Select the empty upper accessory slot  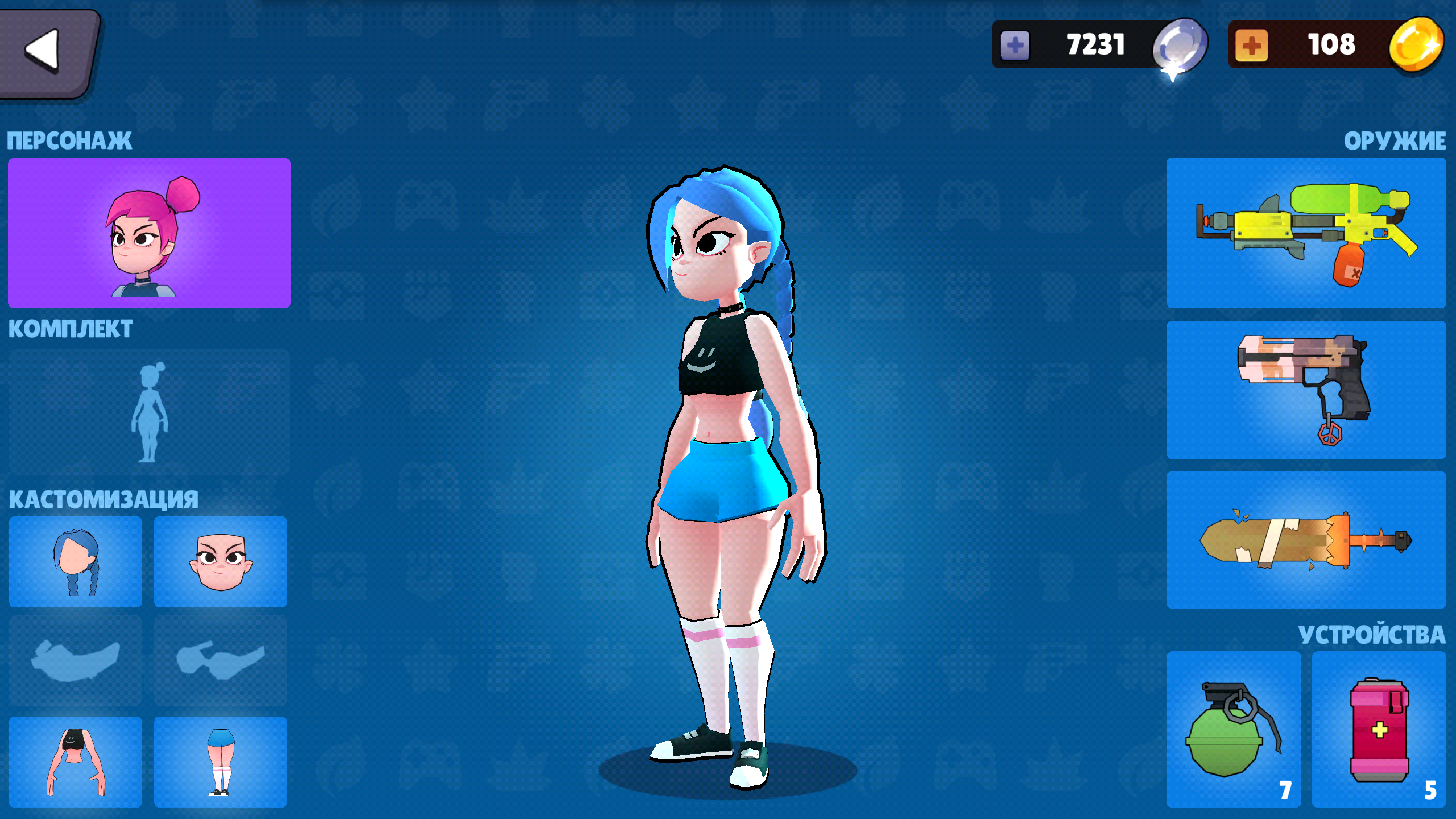tap(75, 660)
